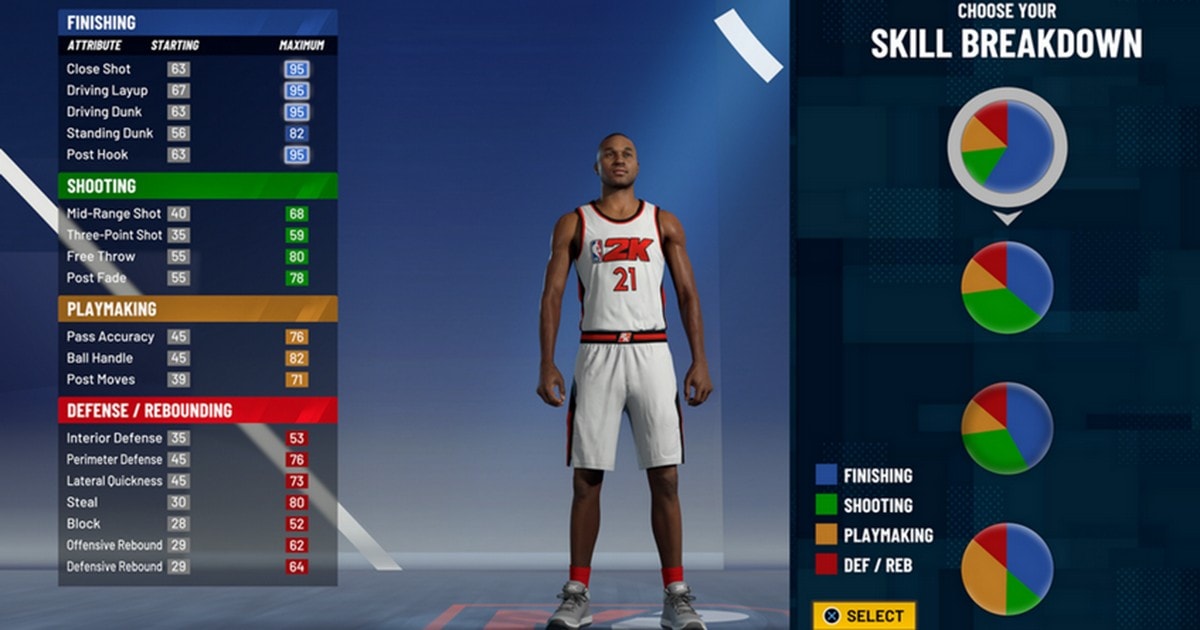Confirm with the yellow SELECT button

pyautogui.click(x=864, y=616)
